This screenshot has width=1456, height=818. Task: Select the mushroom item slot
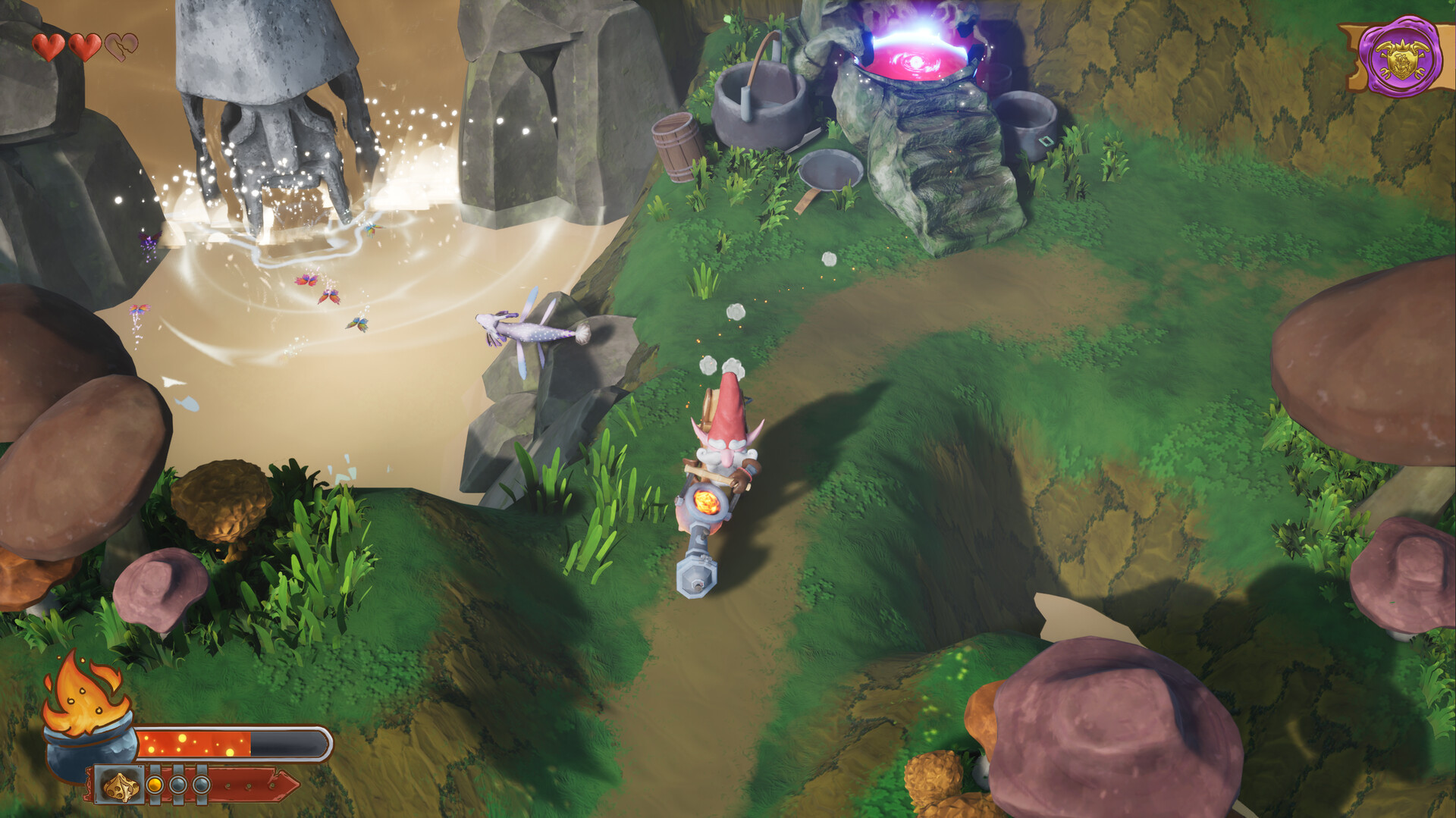(121, 786)
